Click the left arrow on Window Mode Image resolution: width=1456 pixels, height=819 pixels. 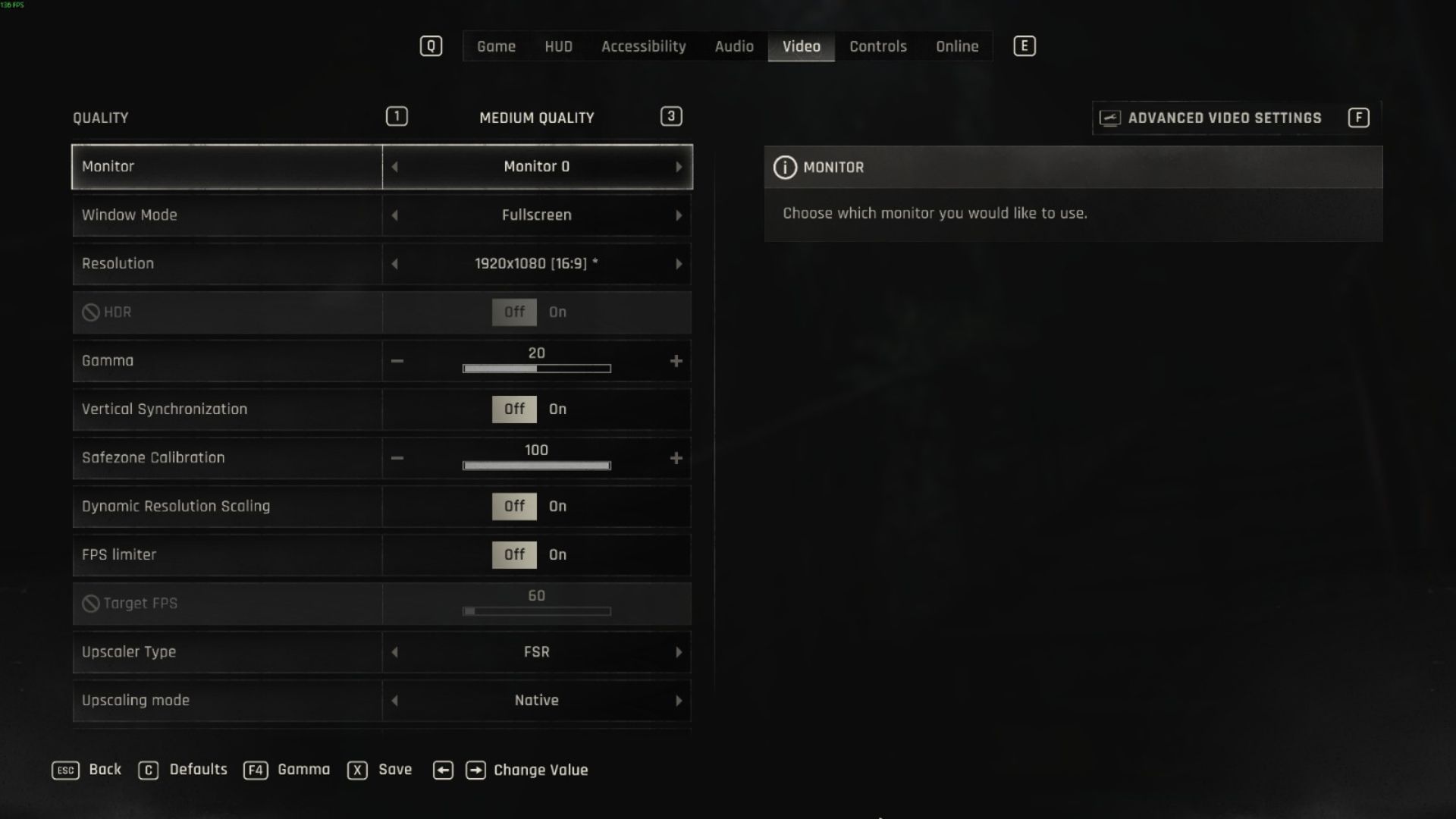[394, 215]
